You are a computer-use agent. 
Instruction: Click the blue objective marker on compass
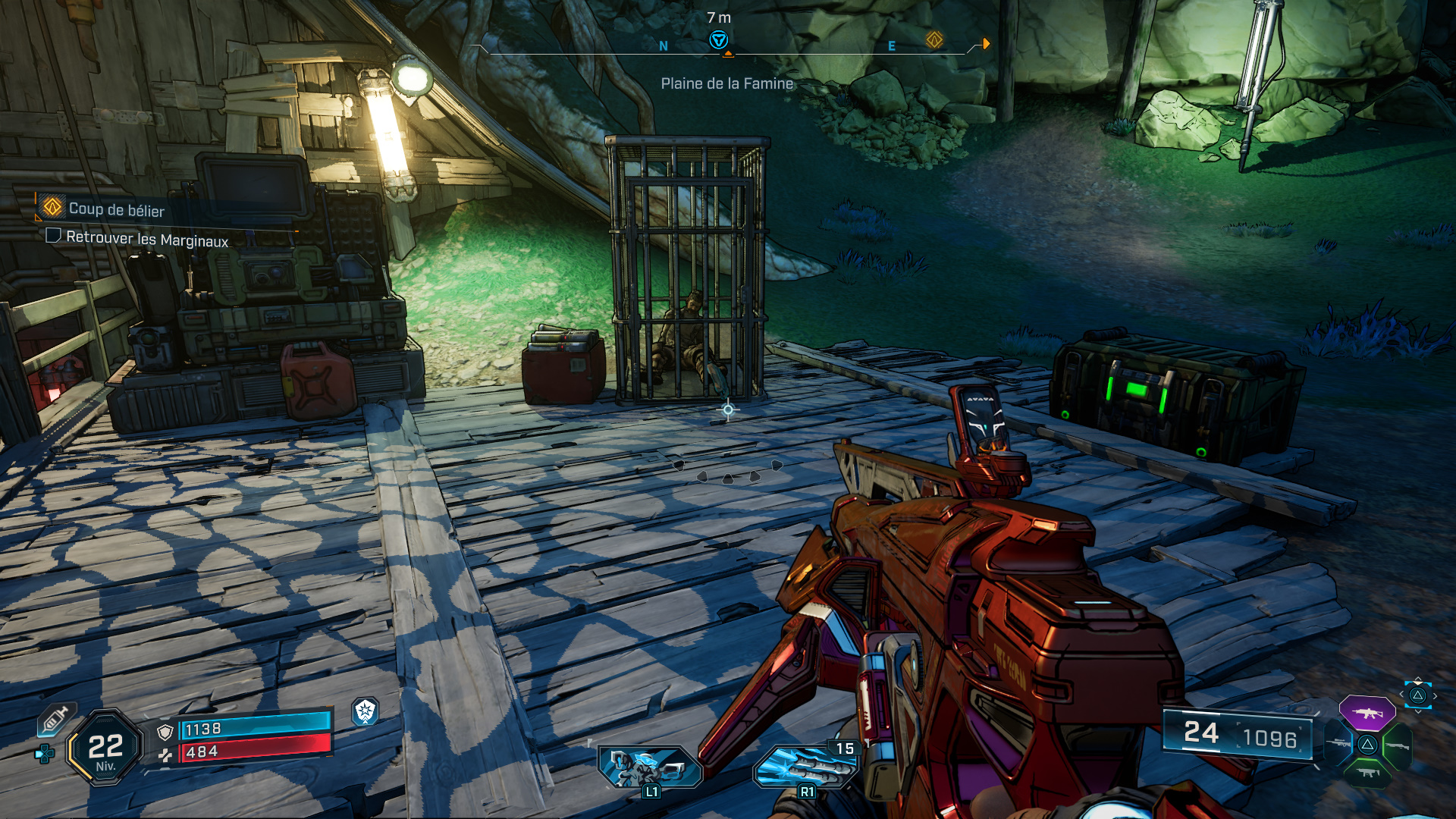coord(718,40)
